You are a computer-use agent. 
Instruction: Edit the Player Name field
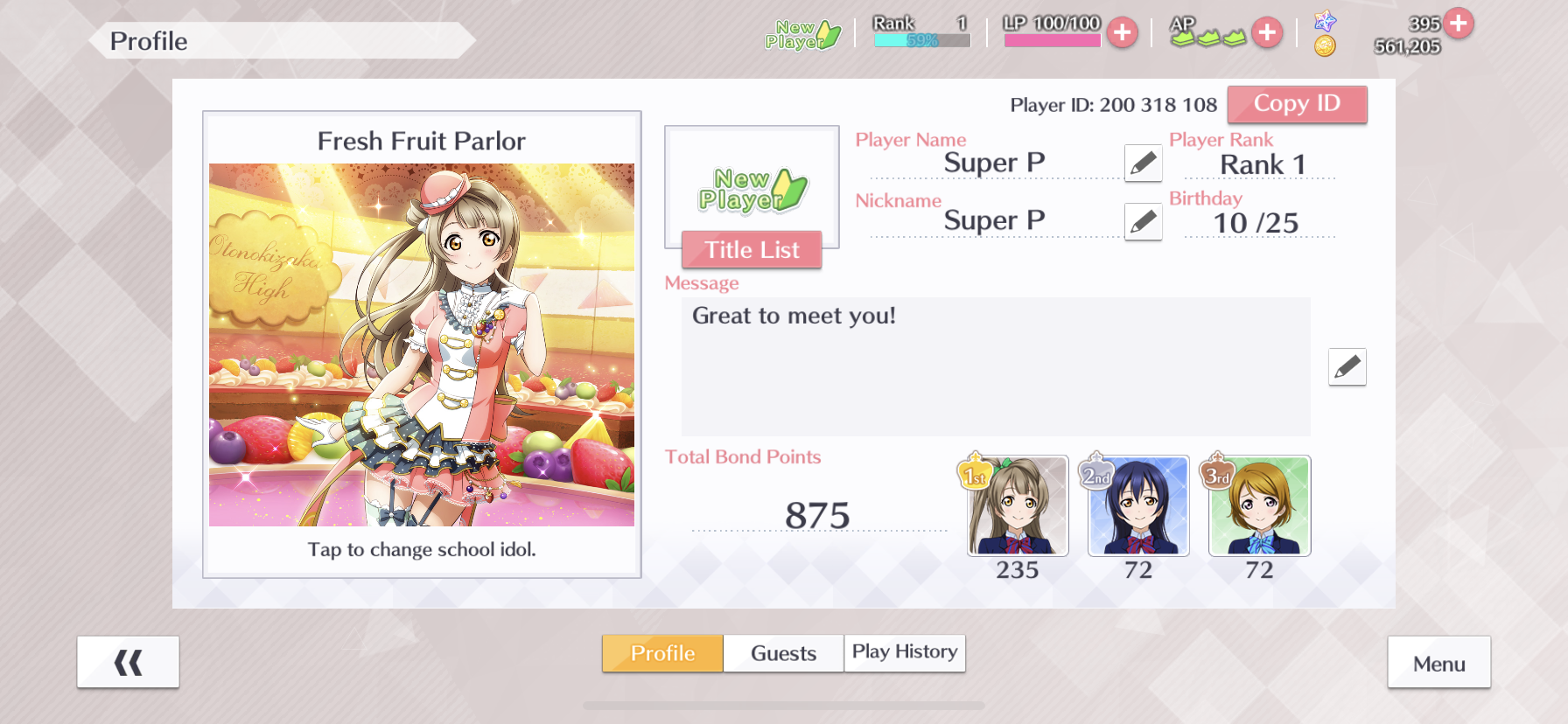pos(1143,163)
